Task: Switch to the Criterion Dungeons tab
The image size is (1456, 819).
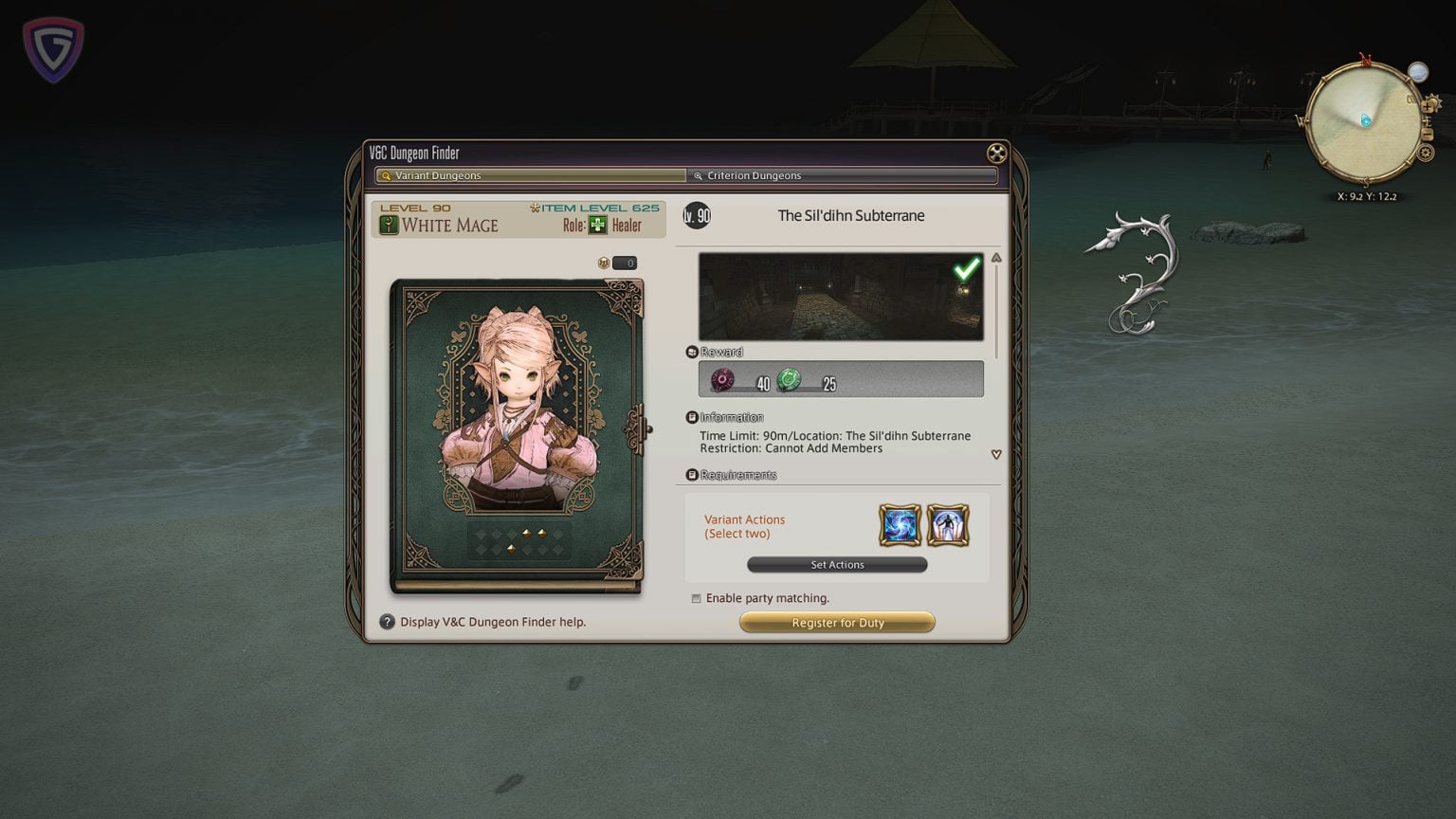Action: (842, 175)
